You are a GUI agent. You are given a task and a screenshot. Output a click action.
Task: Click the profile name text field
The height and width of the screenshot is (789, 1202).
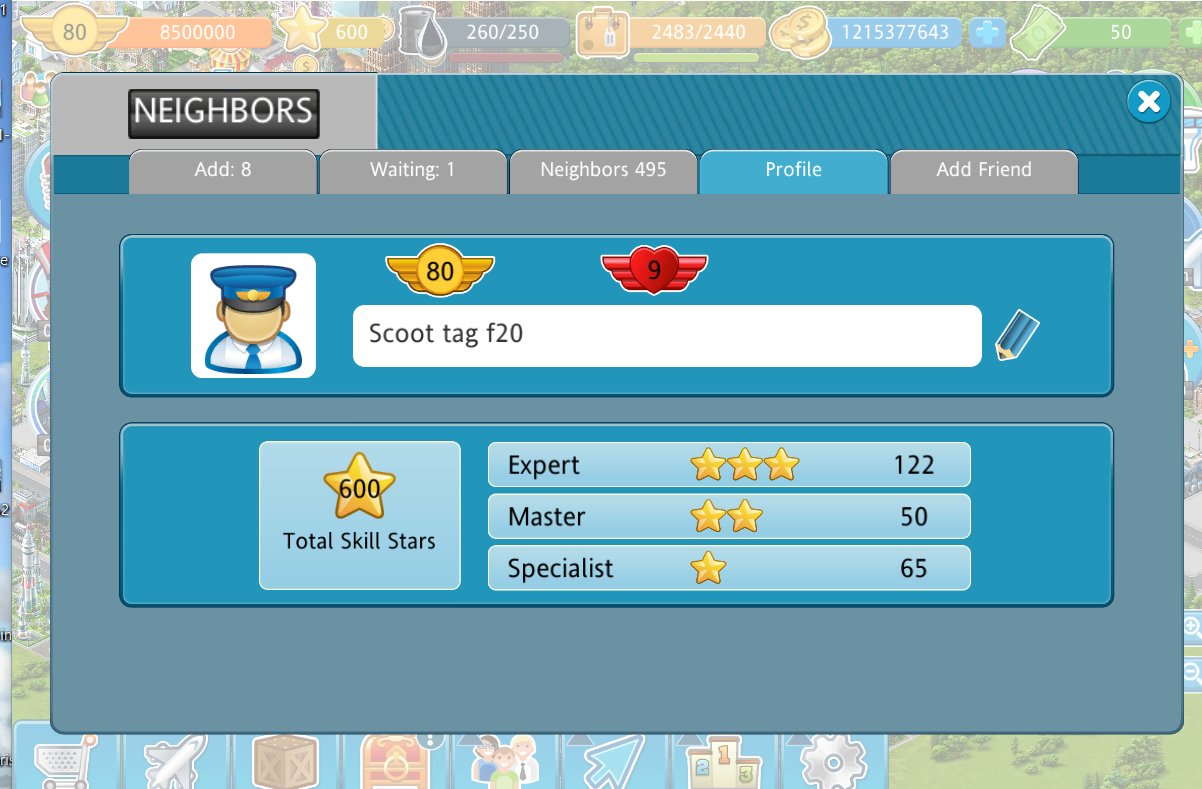[x=666, y=336]
